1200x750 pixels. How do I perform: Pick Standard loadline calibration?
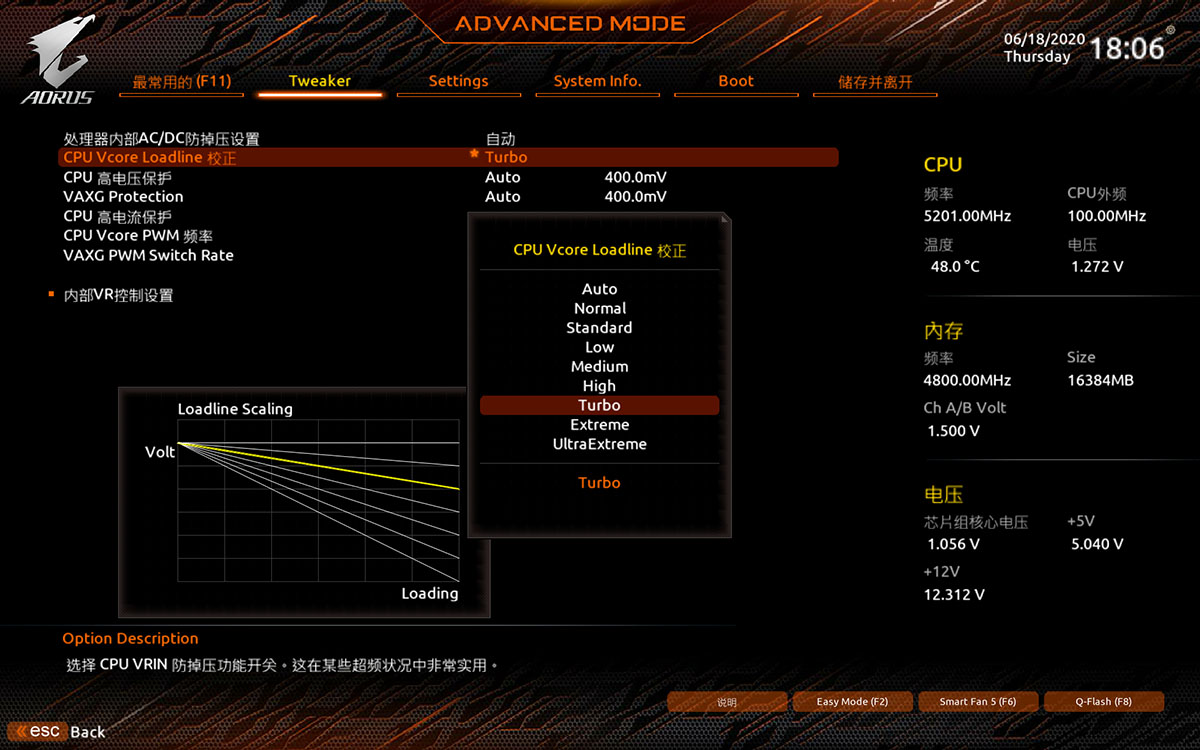pyautogui.click(x=599, y=328)
